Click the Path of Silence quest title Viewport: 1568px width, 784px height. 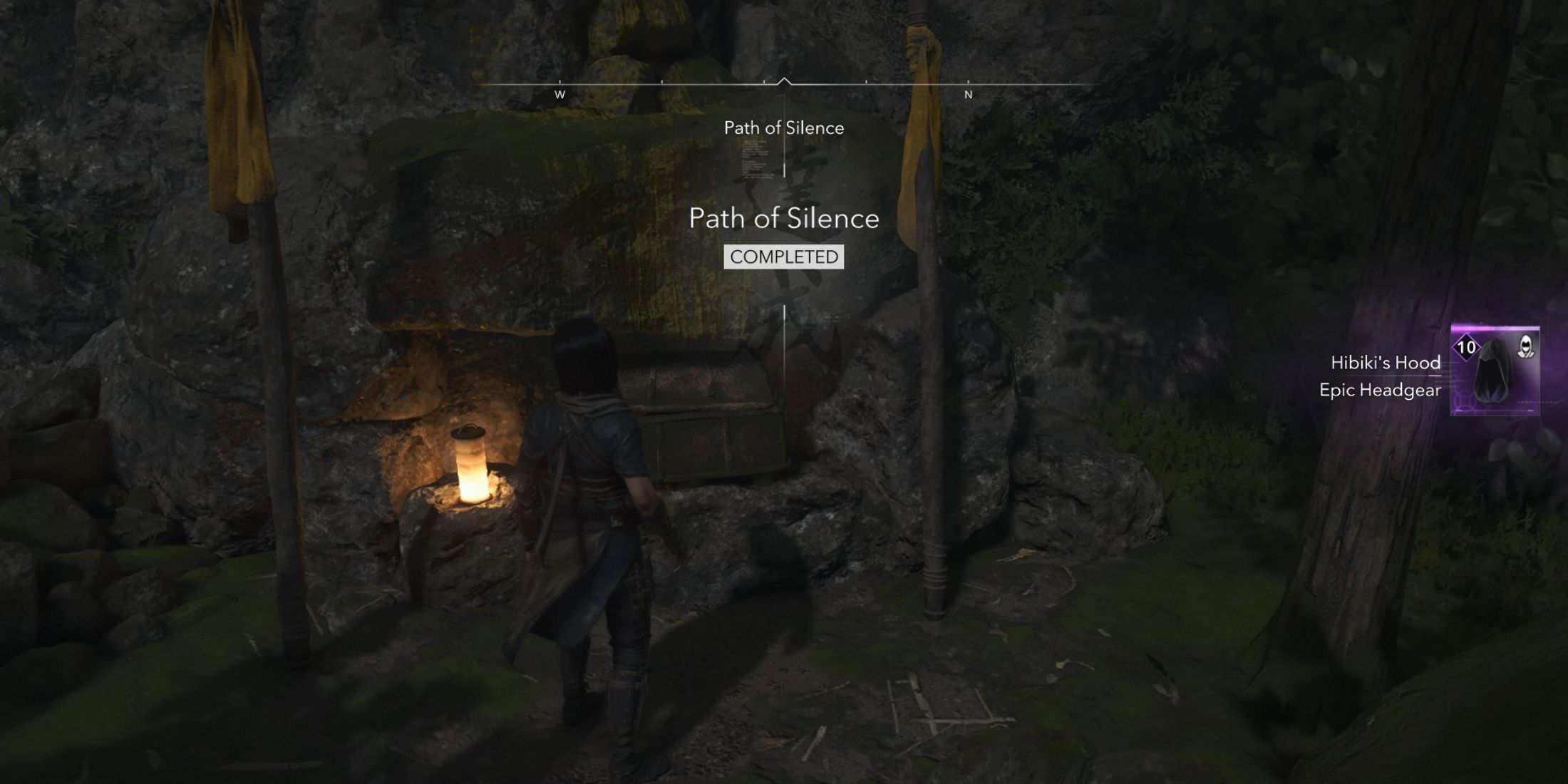point(784,220)
